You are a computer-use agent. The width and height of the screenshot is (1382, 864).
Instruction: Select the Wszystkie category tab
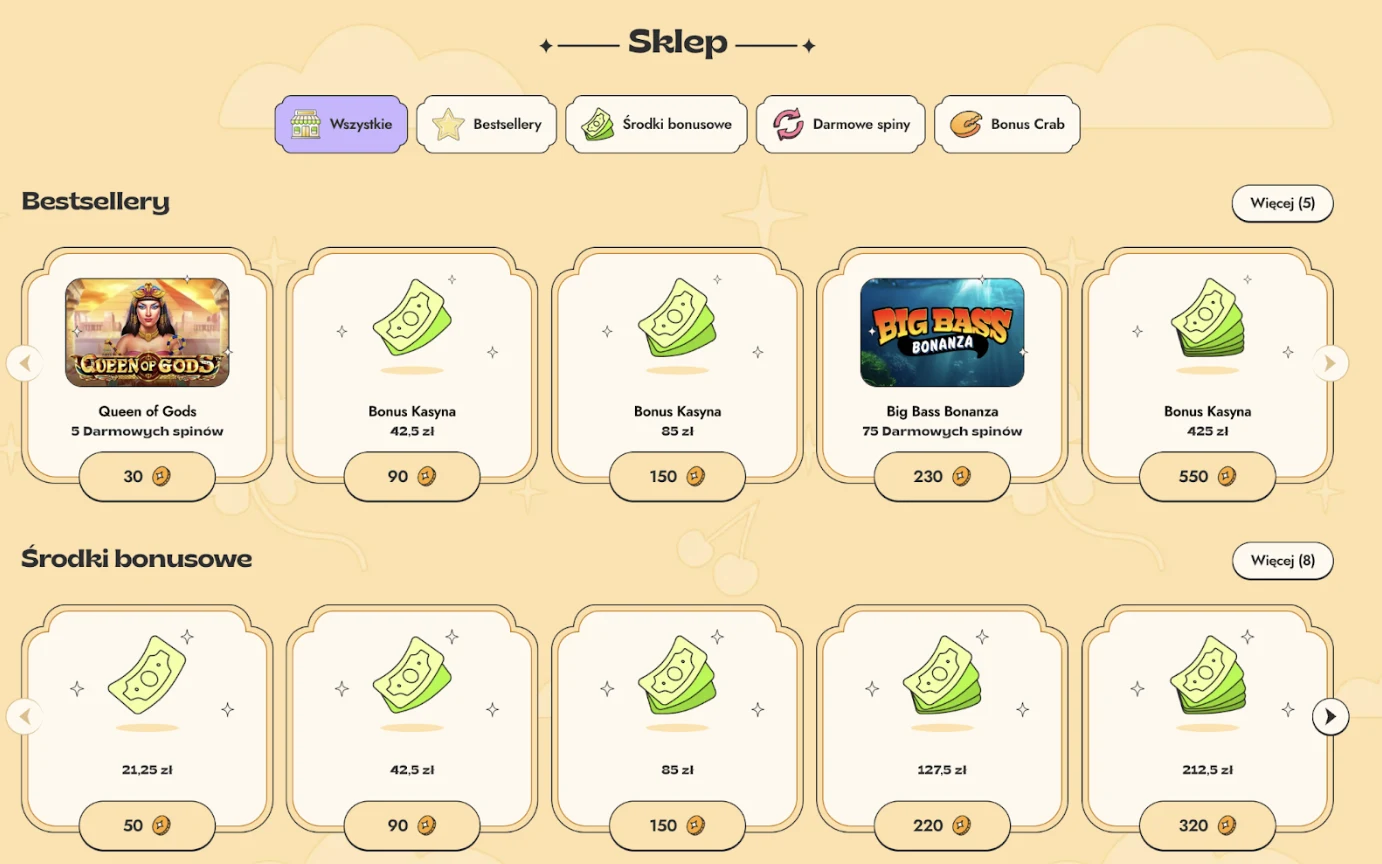pyautogui.click(x=341, y=125)
